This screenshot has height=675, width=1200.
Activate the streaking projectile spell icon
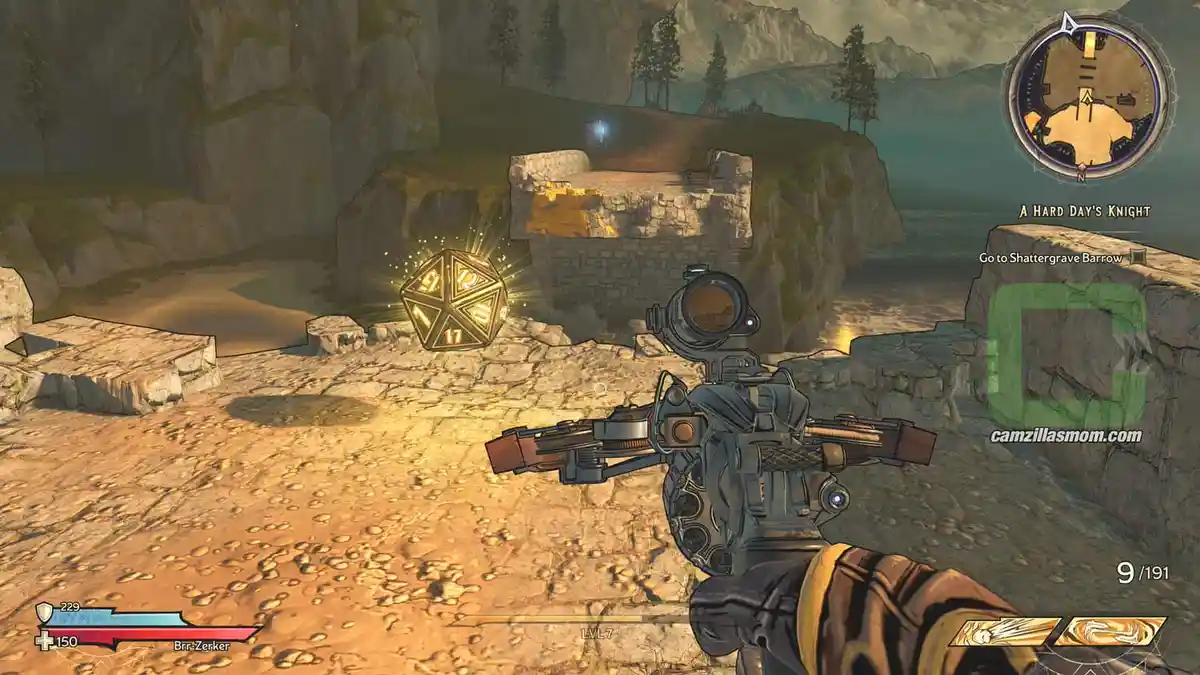click(x=1003, y=632)
